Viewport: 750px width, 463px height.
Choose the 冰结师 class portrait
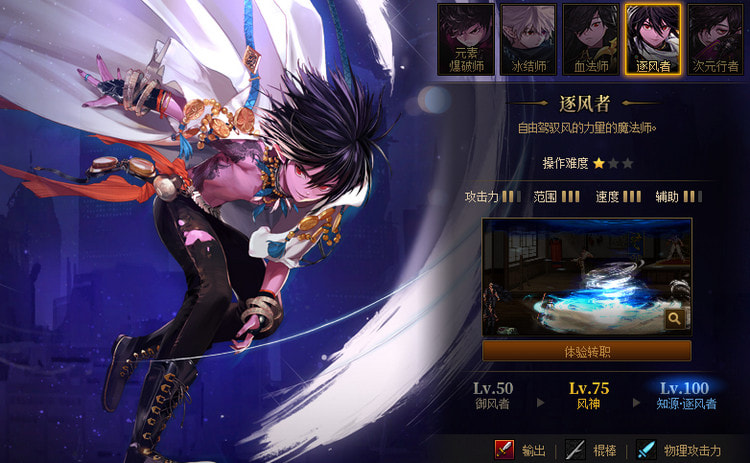528,40
